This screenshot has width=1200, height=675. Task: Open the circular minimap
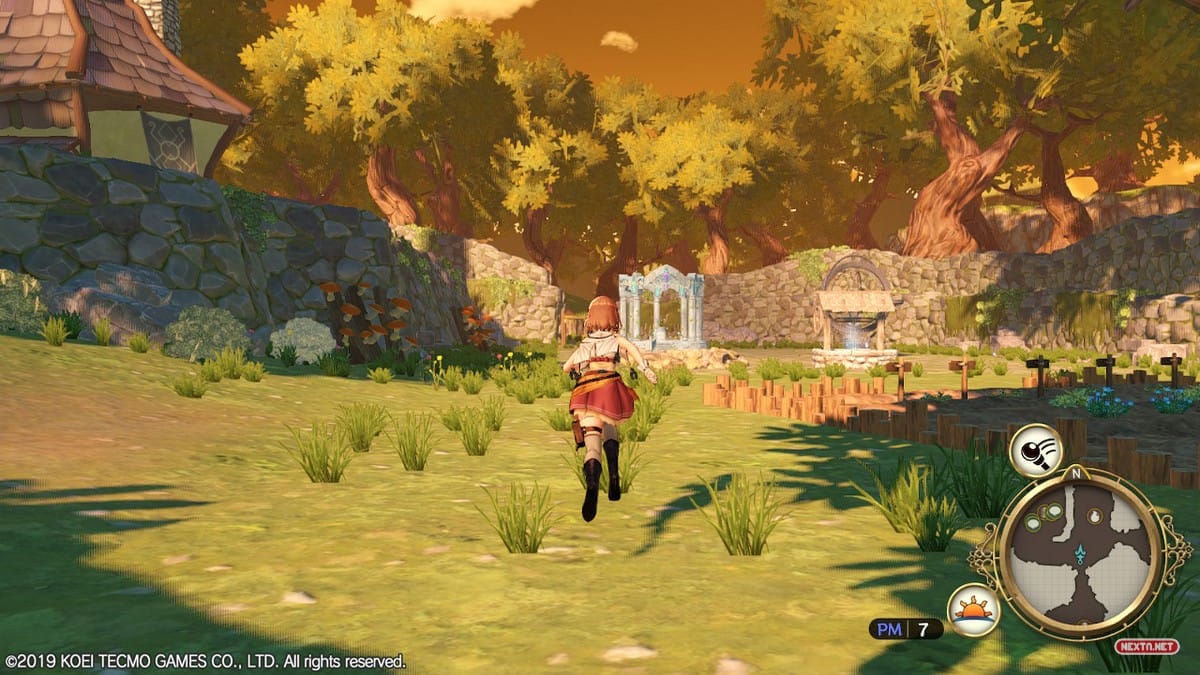pos(1079,553)
